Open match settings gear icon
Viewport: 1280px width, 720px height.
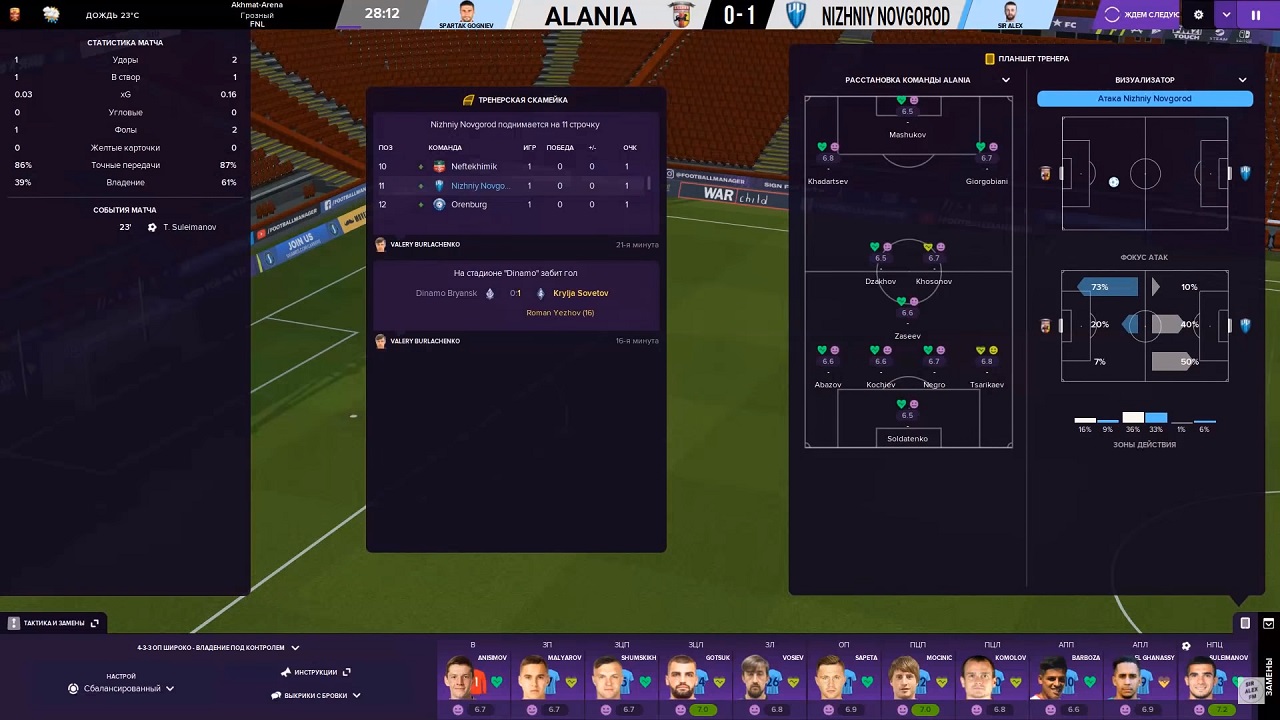1199,15
